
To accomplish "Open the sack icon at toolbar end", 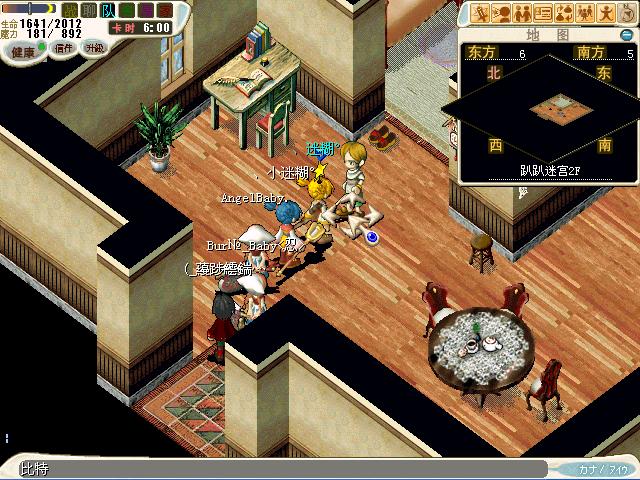I will click(626, 13).
